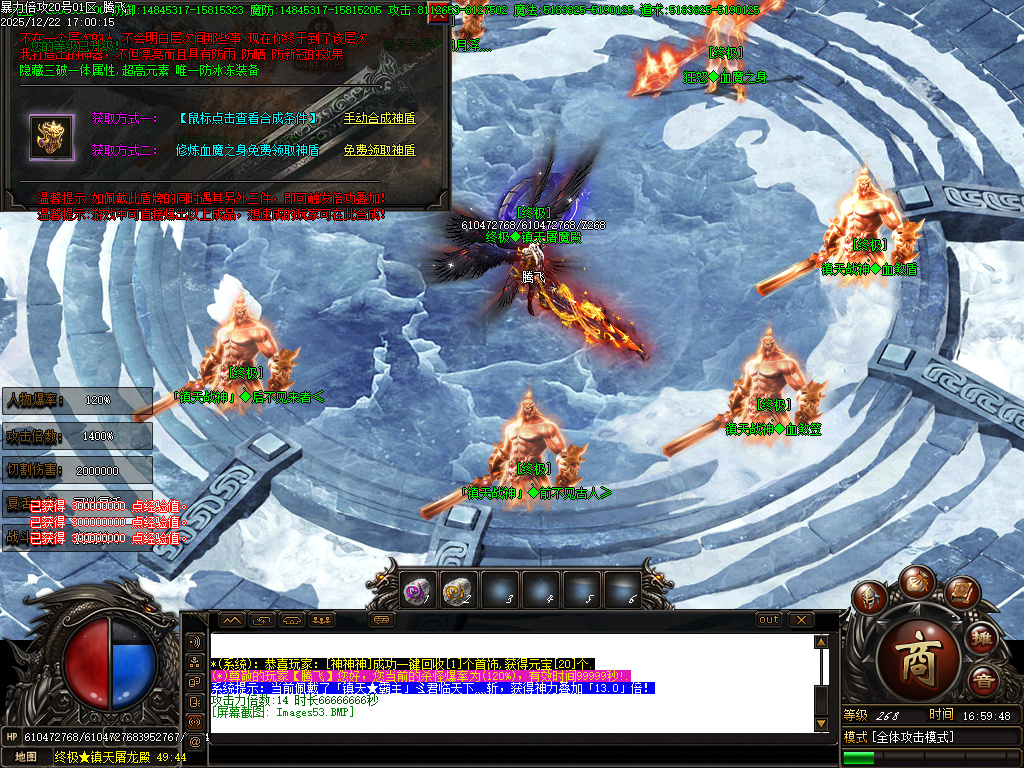Viewport: 1024px width, 768px height.
Task: Click the @ chat channel button
Action: coord(194,741)
